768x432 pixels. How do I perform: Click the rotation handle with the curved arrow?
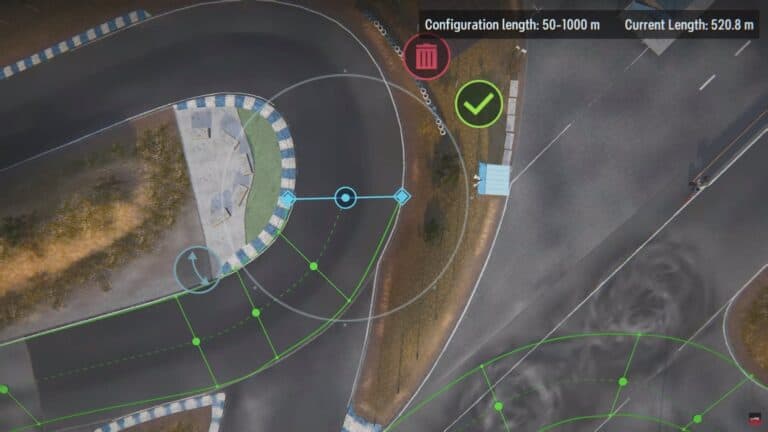point(197,270)
